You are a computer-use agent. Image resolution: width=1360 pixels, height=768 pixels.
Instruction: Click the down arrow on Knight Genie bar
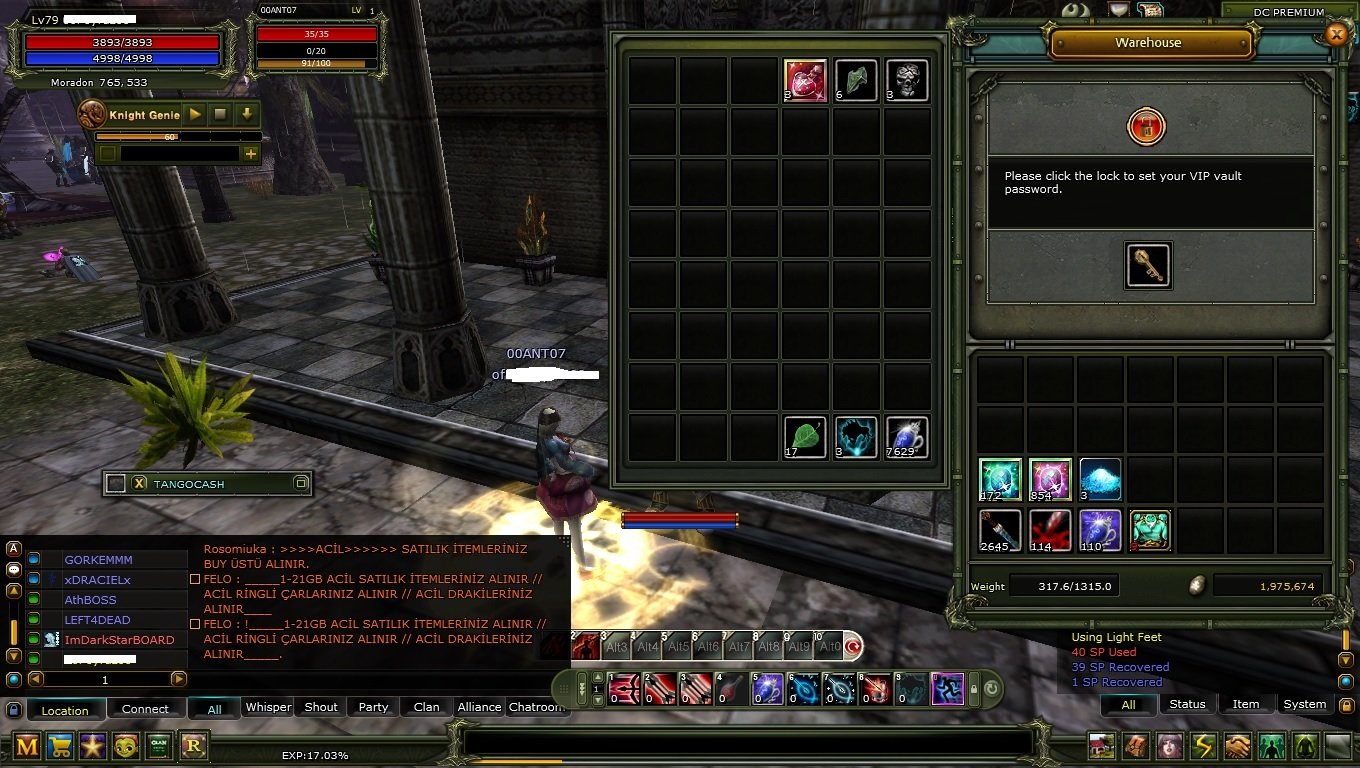point(246,114)
